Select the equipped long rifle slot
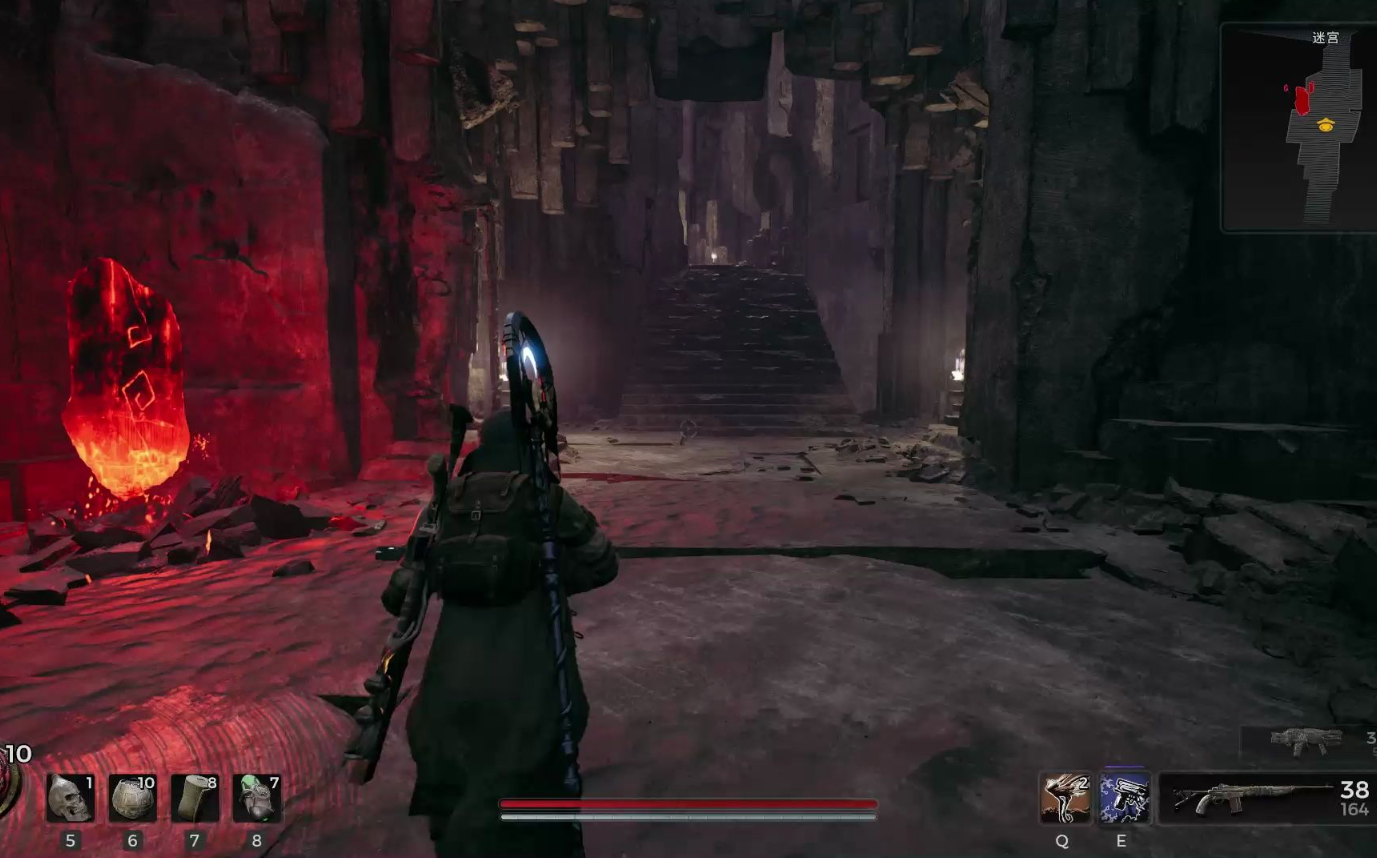This screenshot has height=858, width=1377. [1266, 798]
